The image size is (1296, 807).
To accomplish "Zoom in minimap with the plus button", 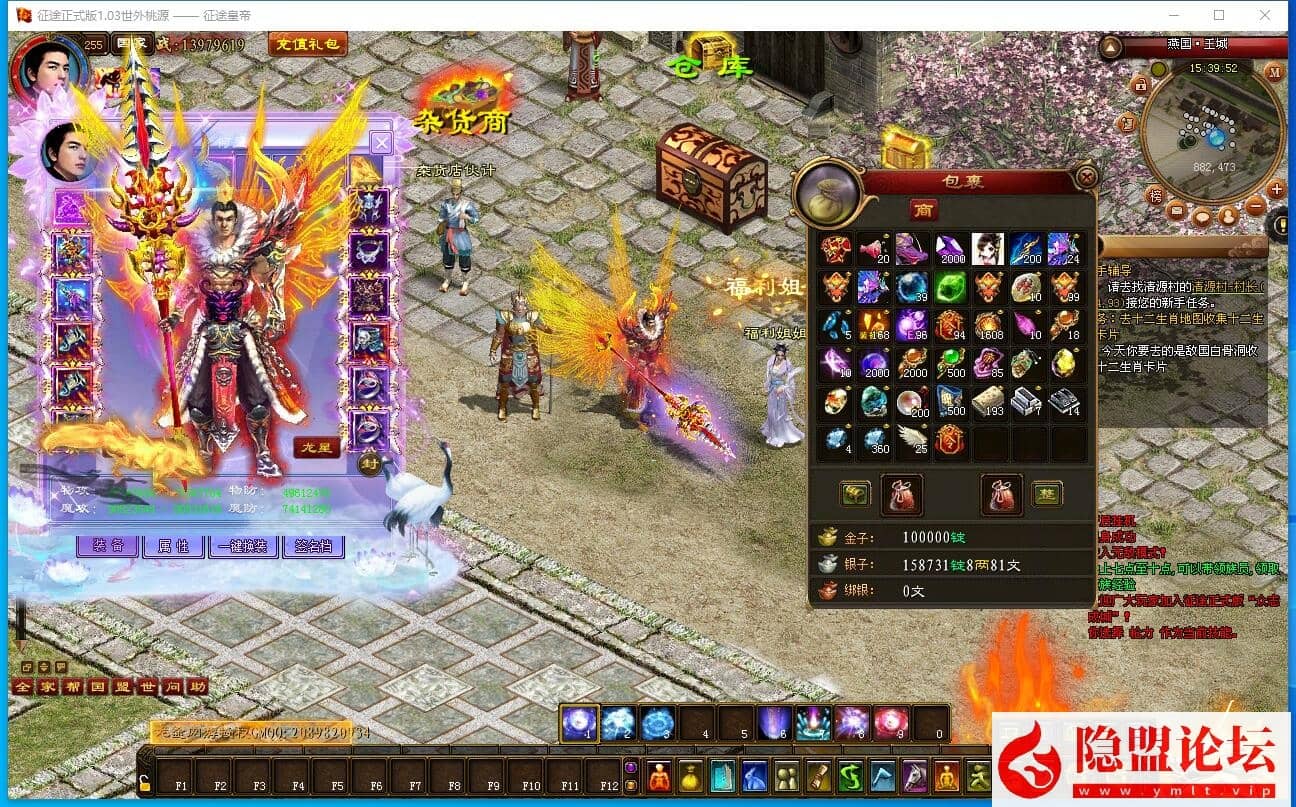I will pyautogui.click(x=1276, y=189).
